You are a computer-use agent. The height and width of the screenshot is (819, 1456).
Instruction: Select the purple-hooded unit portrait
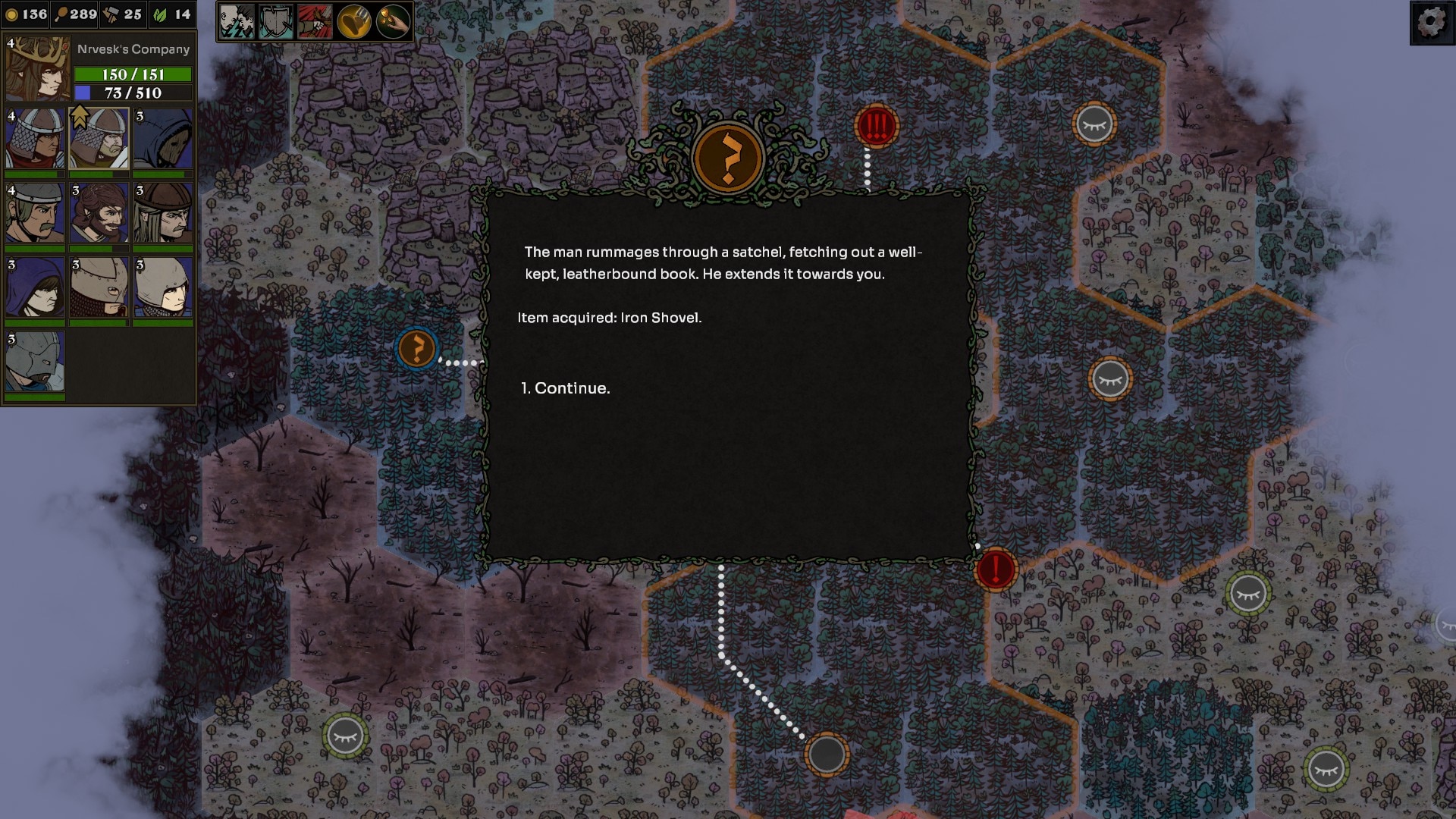(35, 287)
